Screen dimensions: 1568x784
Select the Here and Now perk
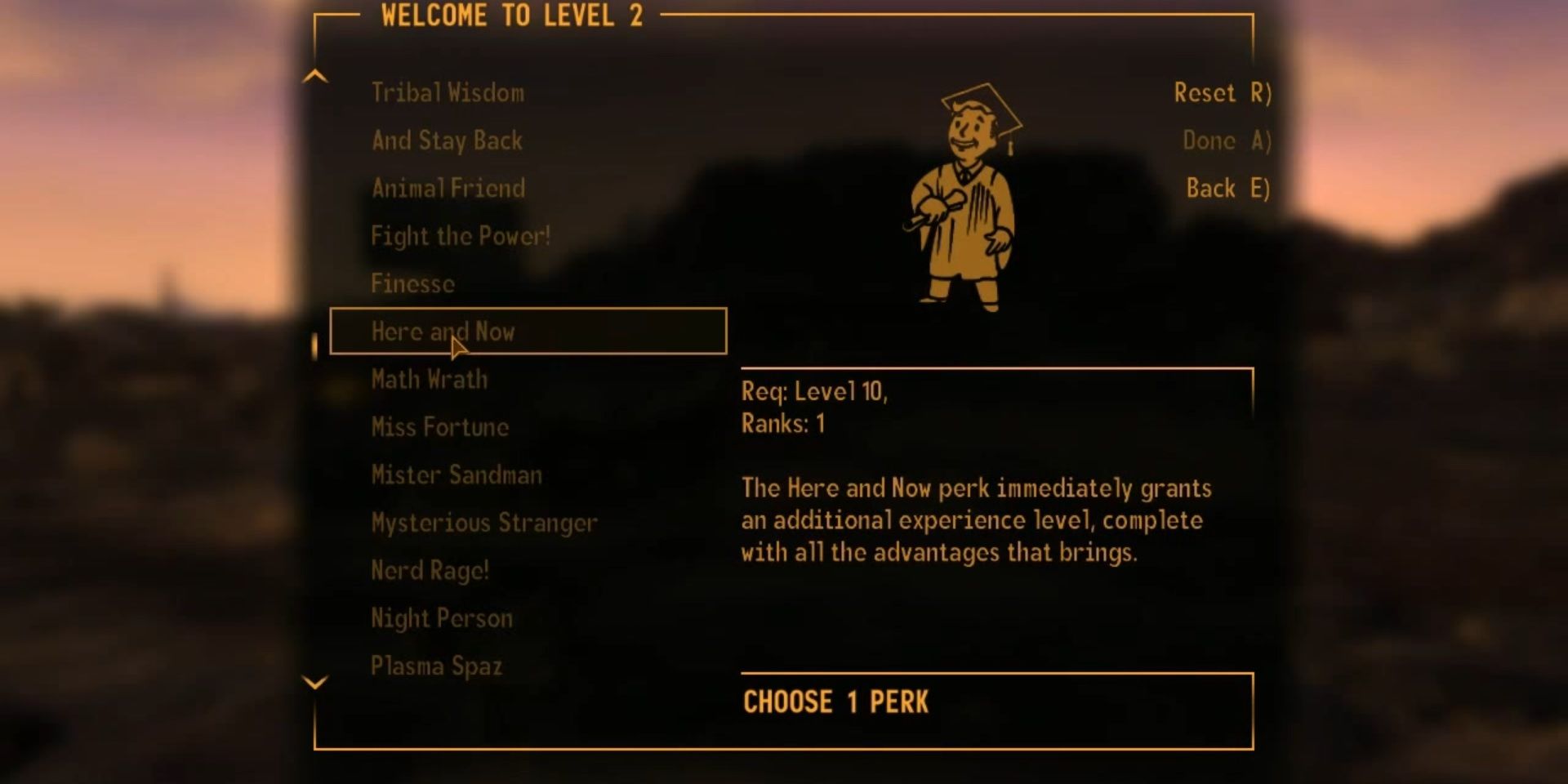(x=443, y=332)
